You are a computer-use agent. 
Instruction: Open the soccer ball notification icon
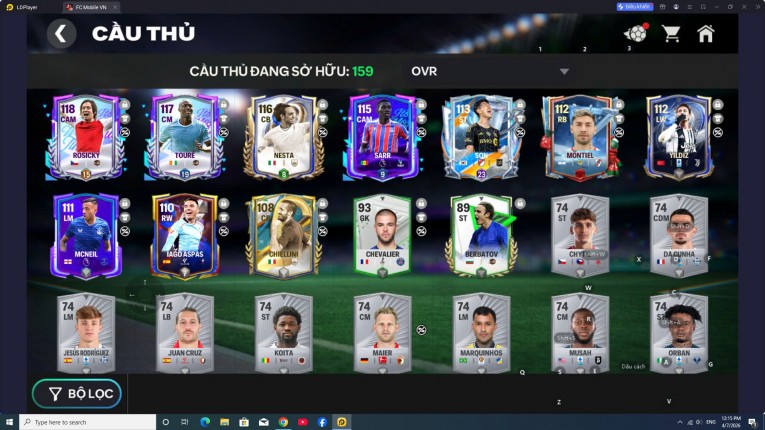coord(634,34)
